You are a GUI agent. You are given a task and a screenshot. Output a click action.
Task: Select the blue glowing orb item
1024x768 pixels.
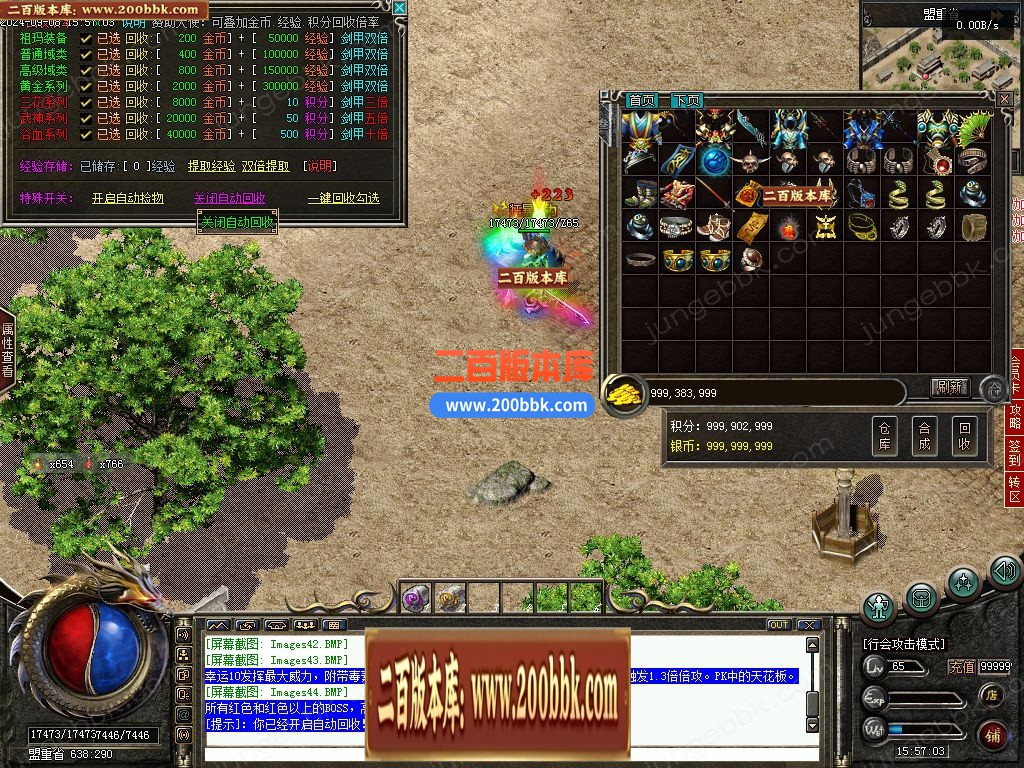pos(715,160)
